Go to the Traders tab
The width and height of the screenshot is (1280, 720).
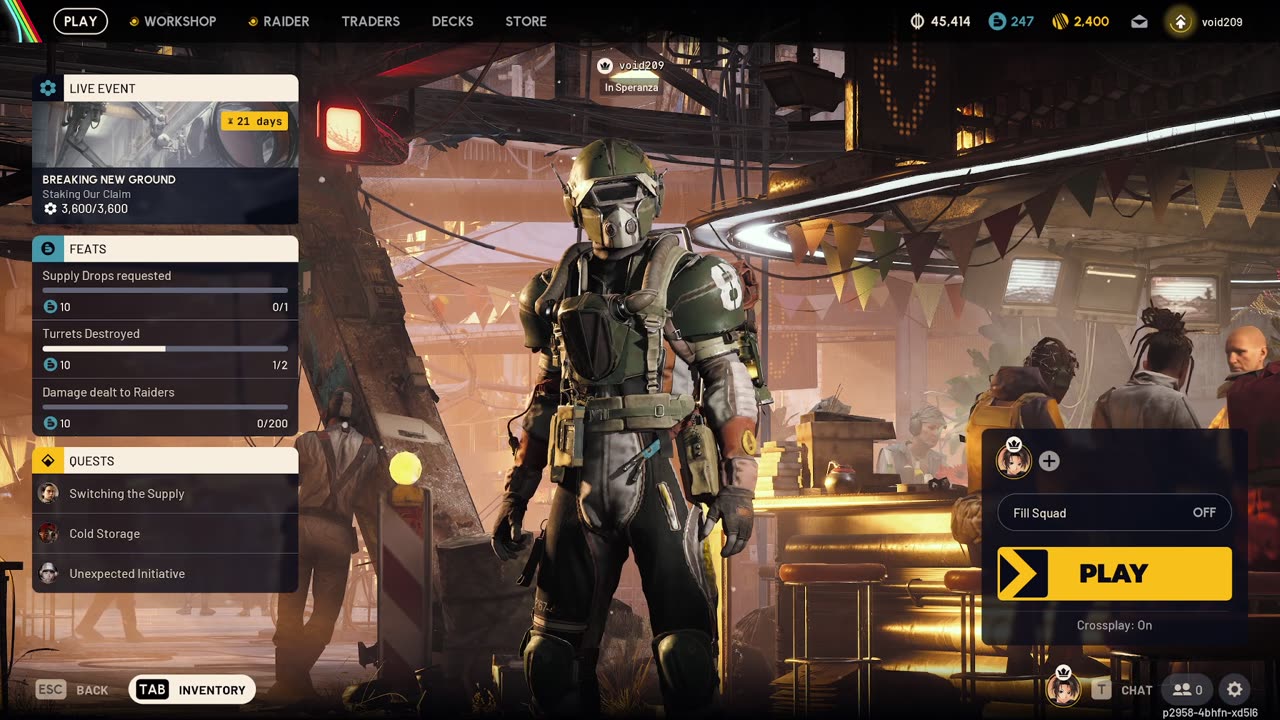tap(370, 21)
